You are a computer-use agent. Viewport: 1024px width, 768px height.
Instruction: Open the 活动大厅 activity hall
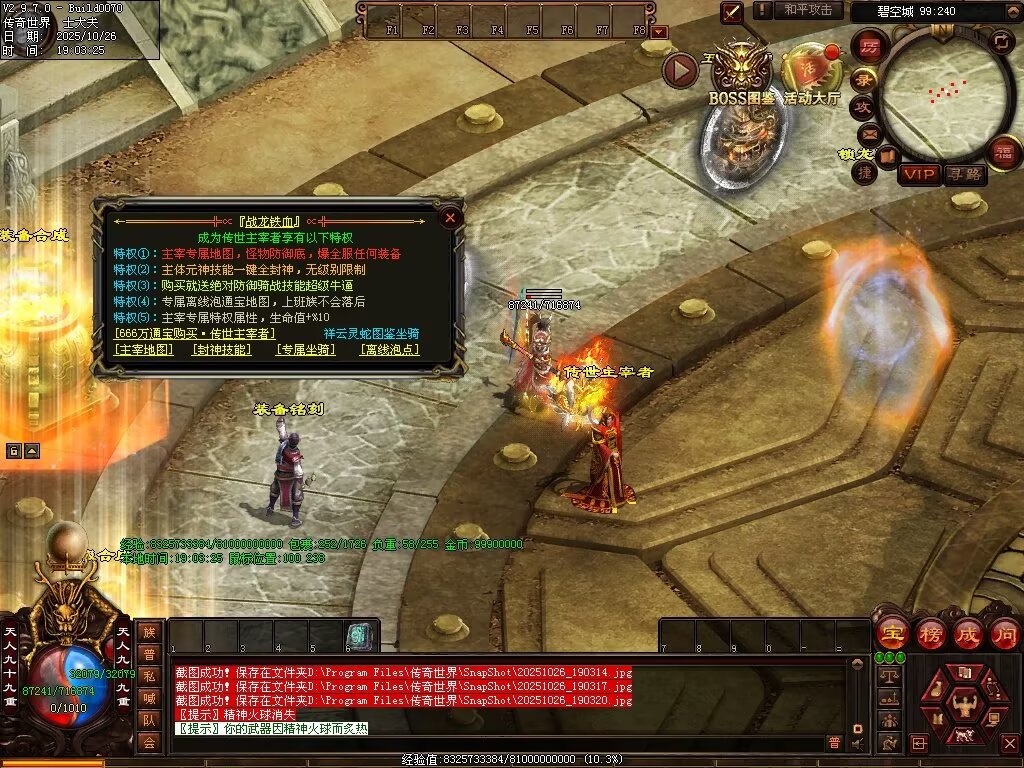click(812, 72)
